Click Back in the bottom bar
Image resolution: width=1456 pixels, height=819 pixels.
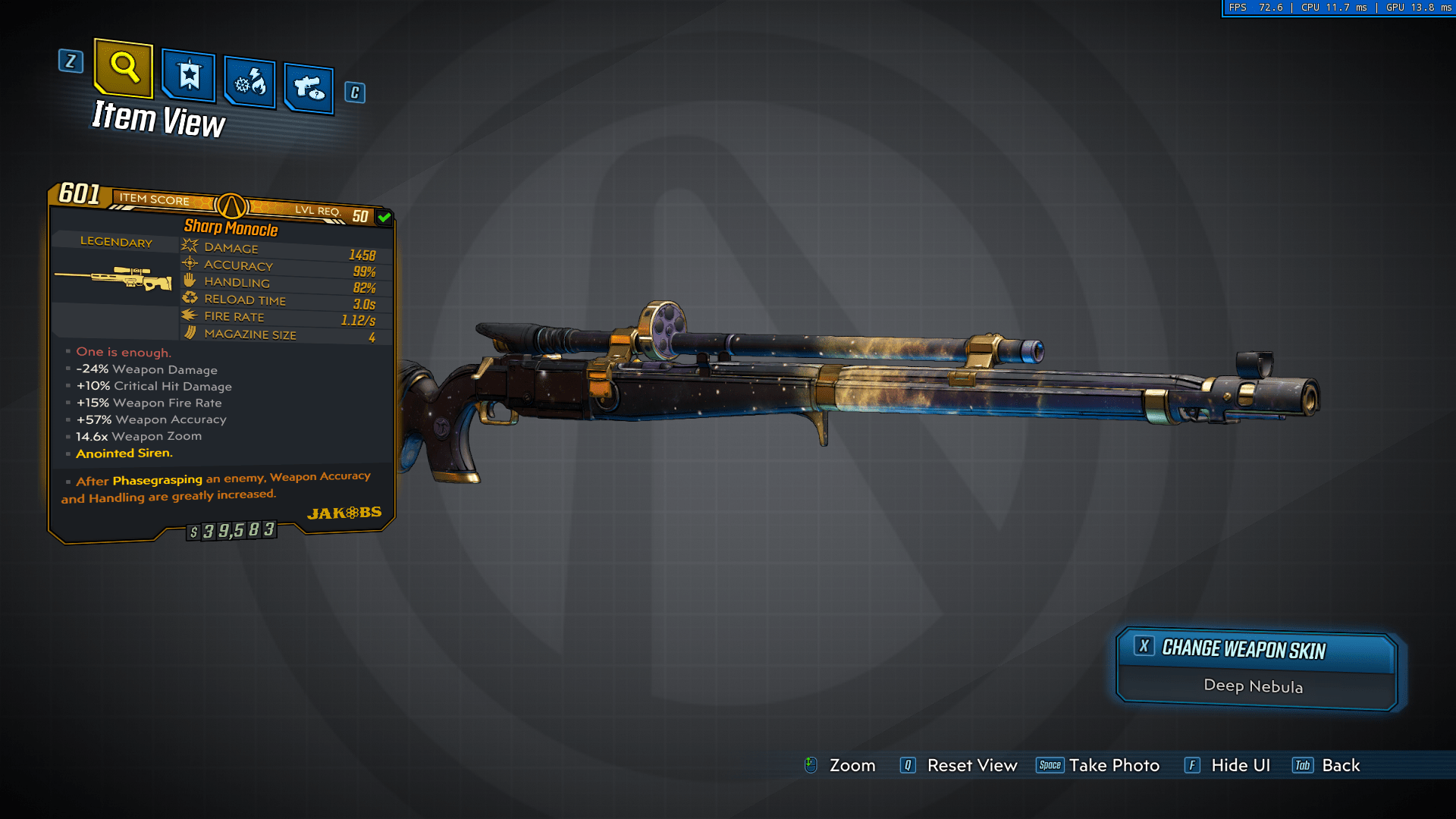[x=1341, y=765]
